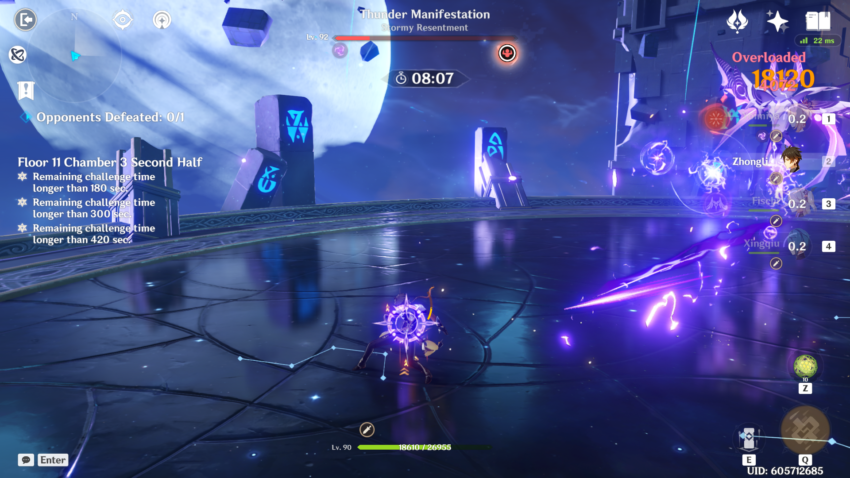Toggle the eye-shaped view icon

[123, 20]
